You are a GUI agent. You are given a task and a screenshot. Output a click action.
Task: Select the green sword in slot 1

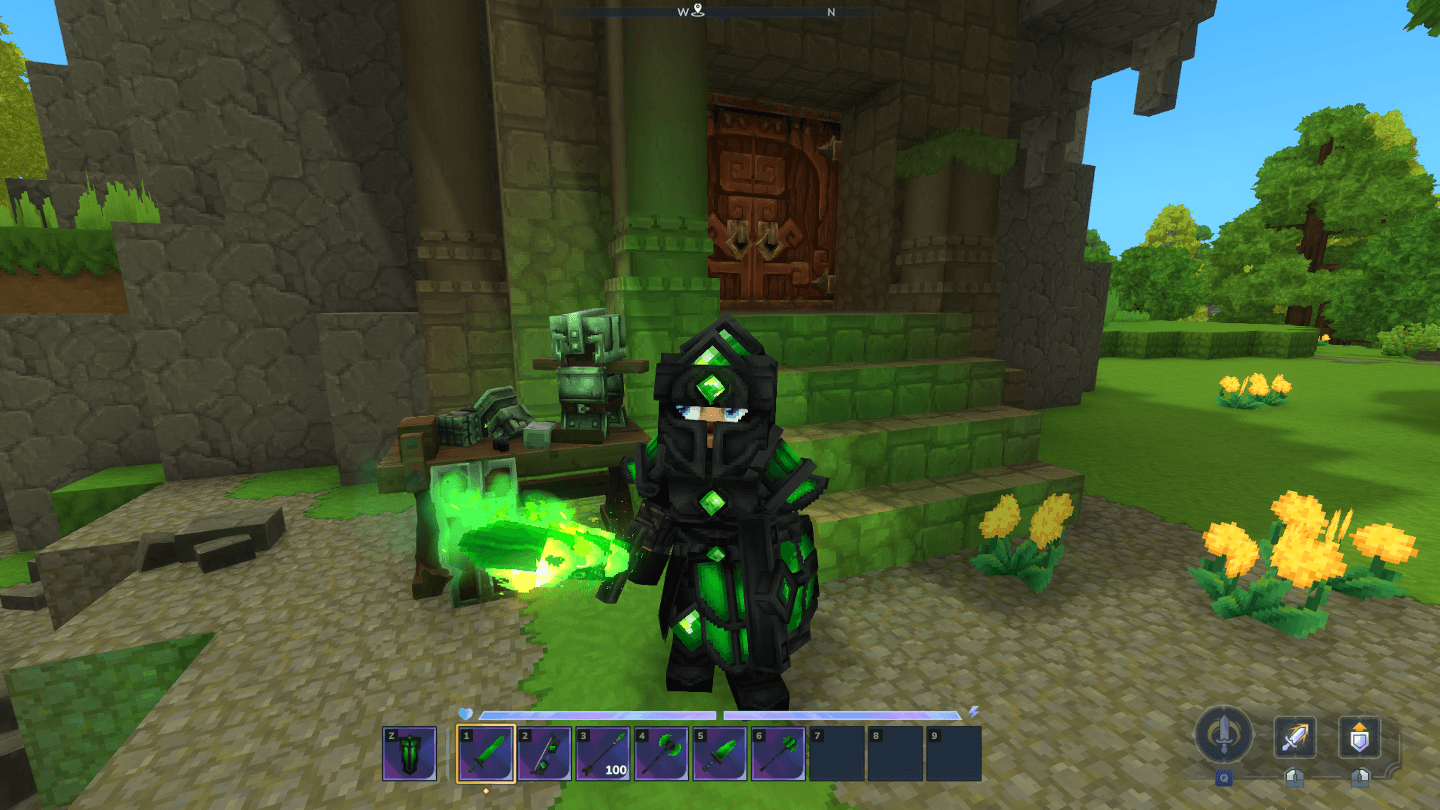(486, 753)
